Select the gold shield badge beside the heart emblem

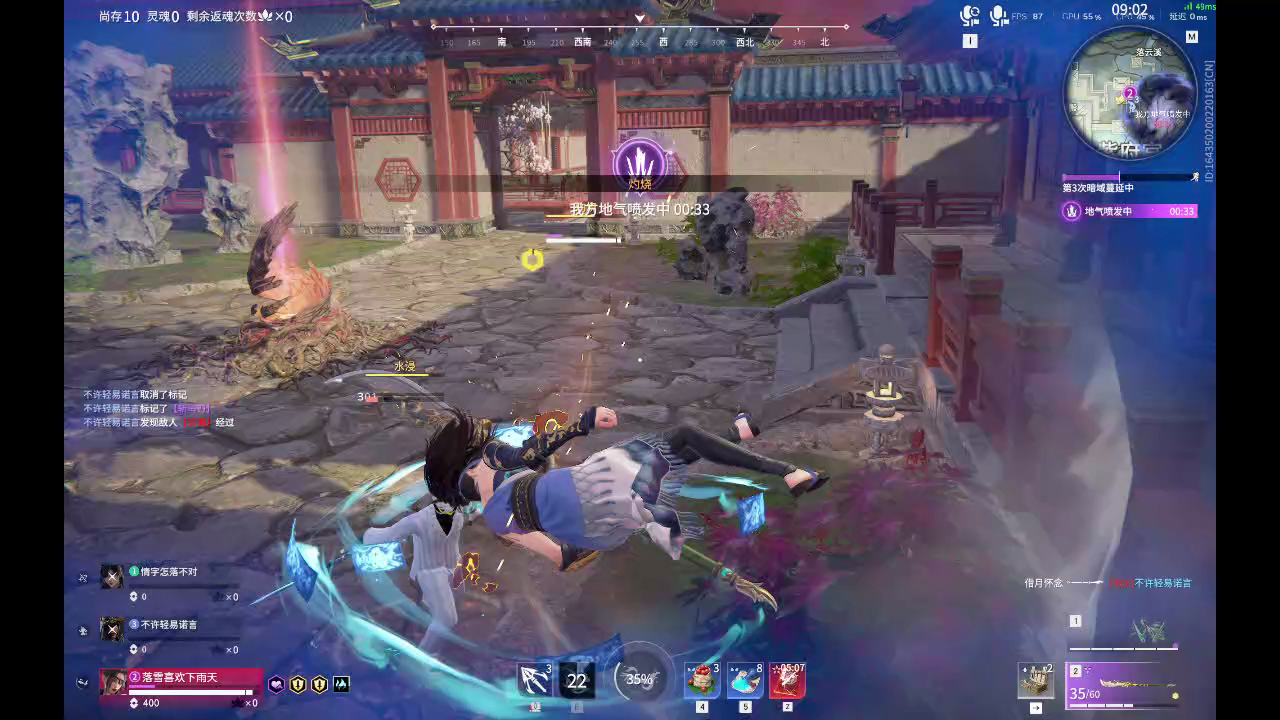[296, 683]
